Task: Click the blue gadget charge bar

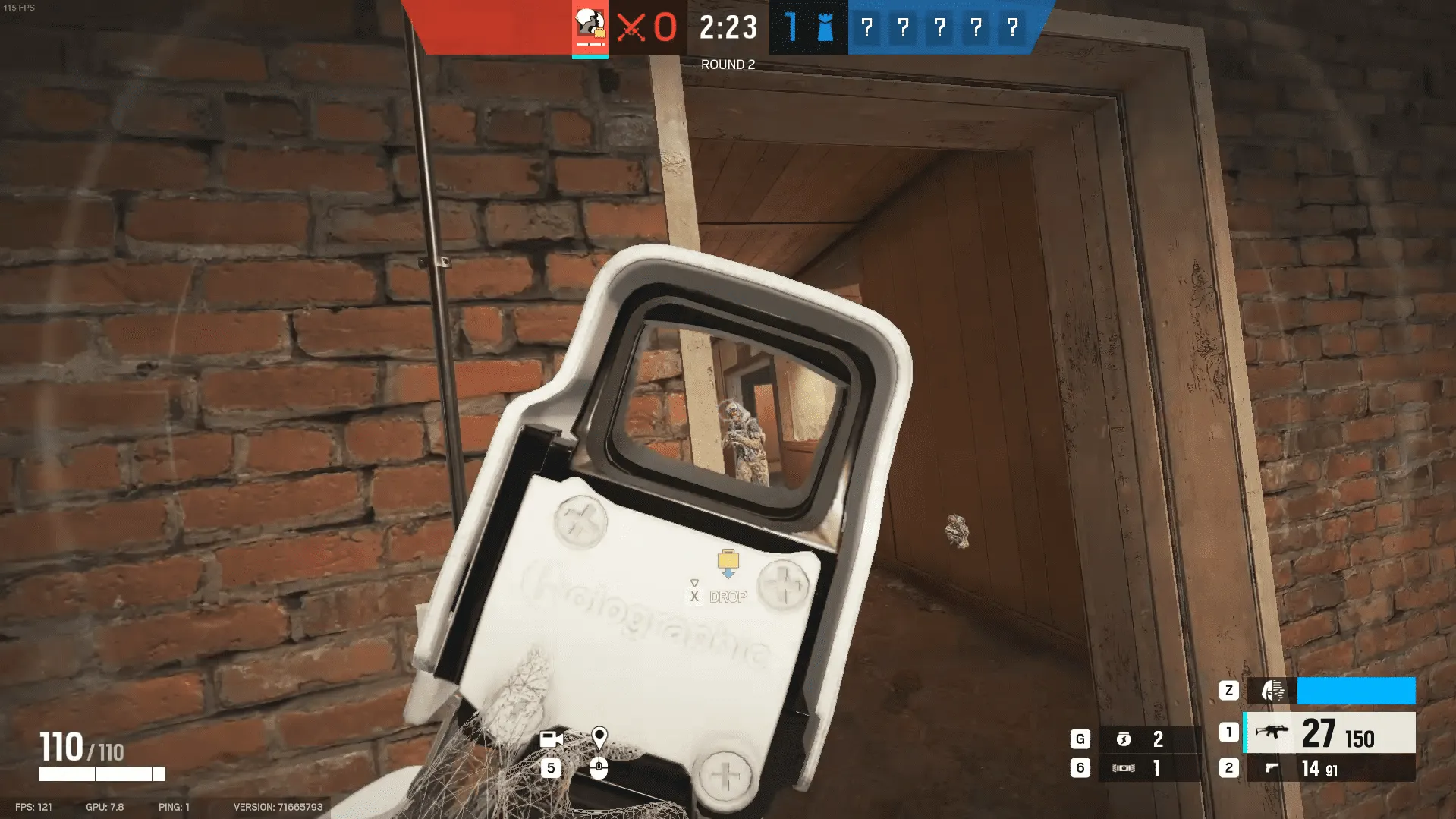Action: pyautogui.click(x=1356, y=691)
